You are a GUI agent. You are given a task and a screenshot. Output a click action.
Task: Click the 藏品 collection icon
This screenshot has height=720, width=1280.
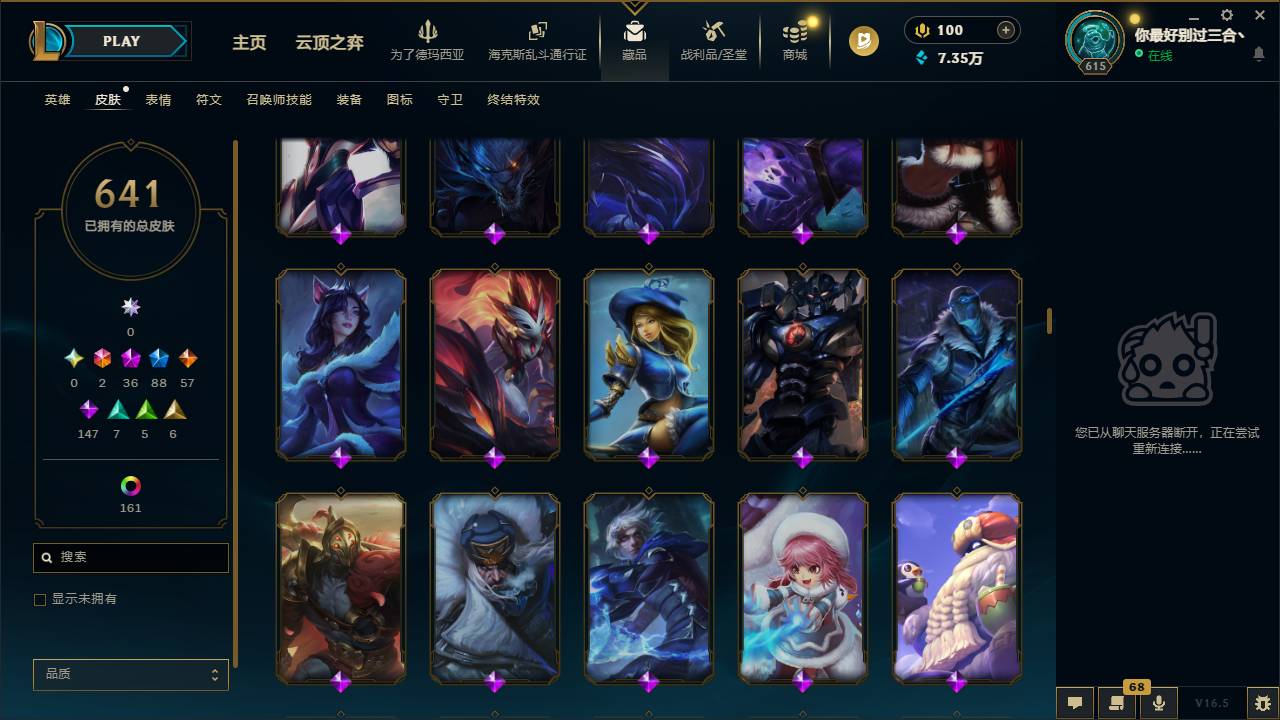pyautogui.click(x=634, y=40)
